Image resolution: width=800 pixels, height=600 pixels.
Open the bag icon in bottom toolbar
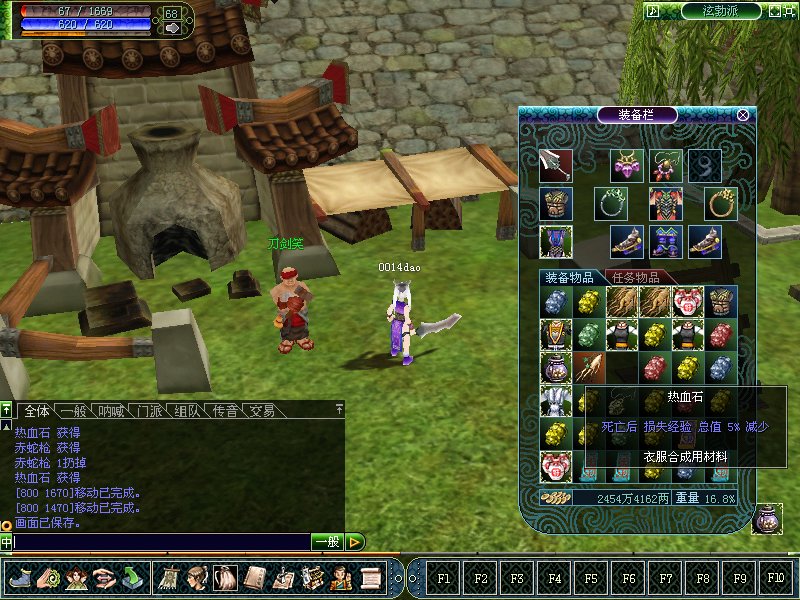coord(227,577)
